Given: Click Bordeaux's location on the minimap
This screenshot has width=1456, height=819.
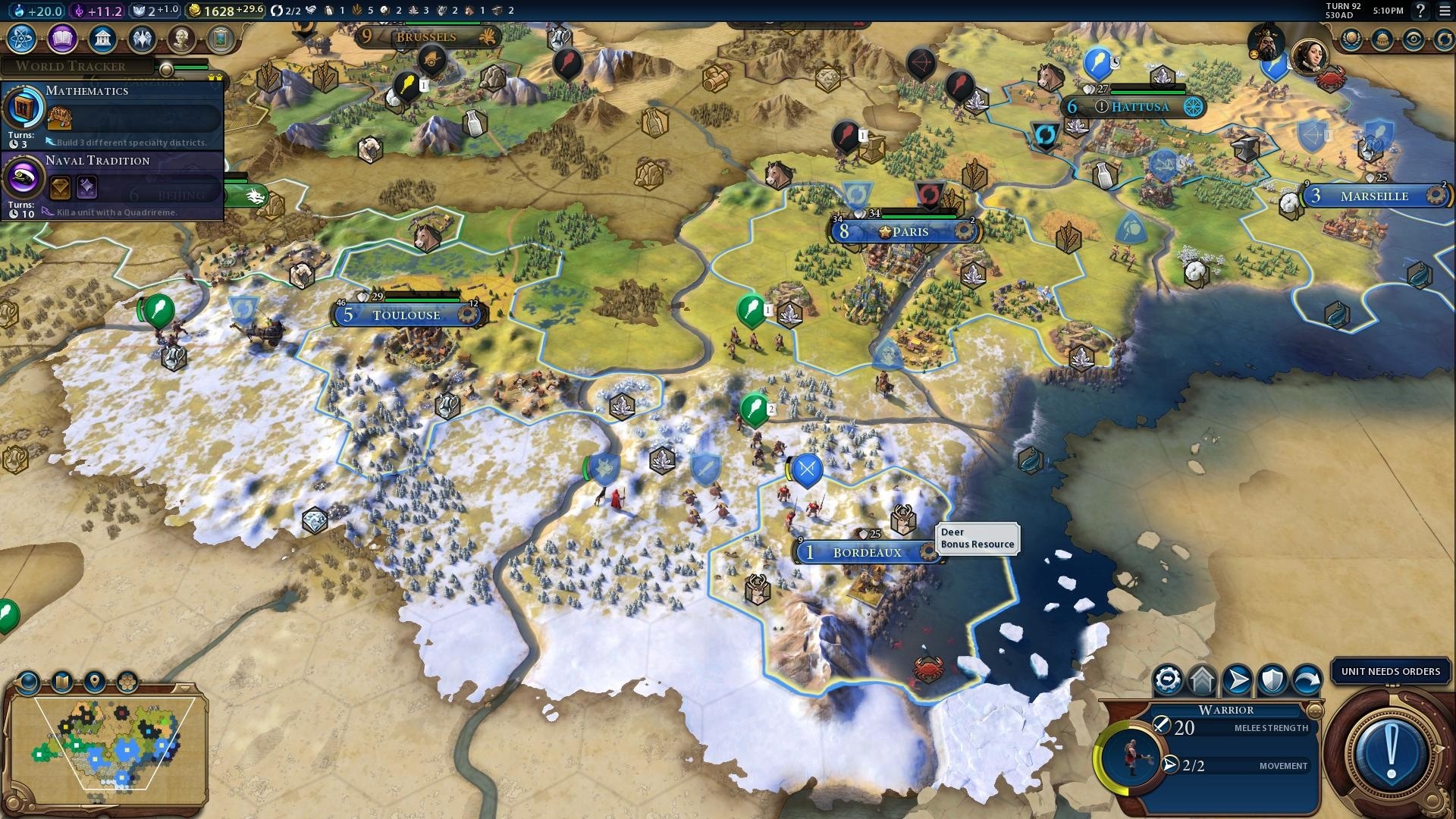Looking at the screenshot, I should coord(121,777).
